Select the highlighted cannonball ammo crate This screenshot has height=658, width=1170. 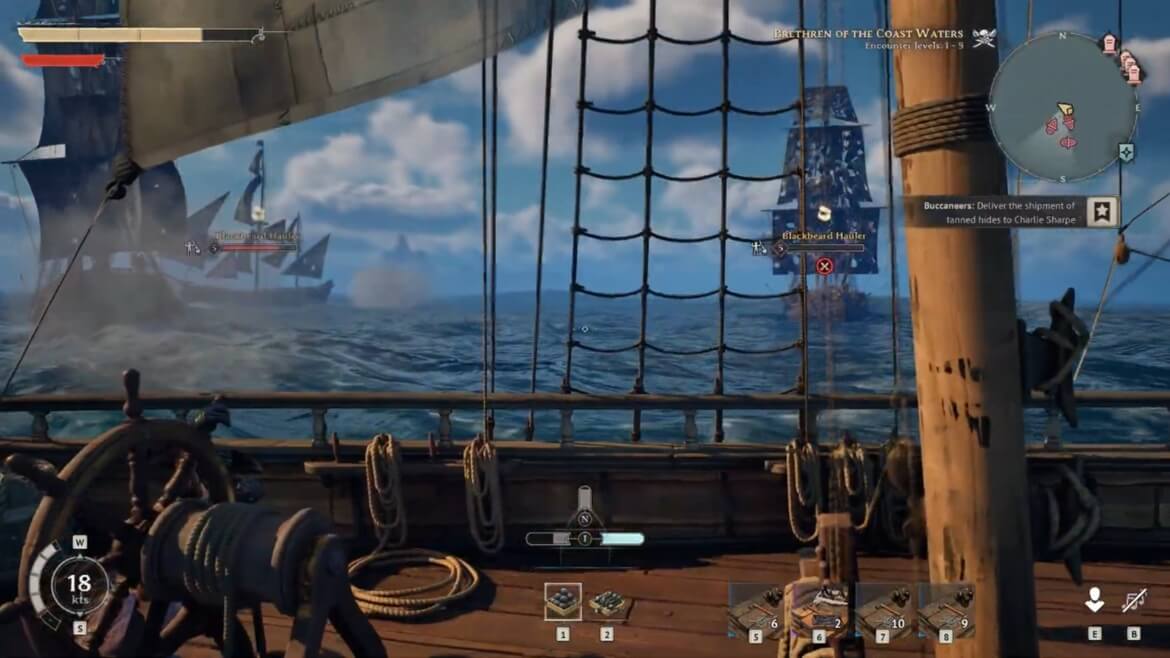563,601
